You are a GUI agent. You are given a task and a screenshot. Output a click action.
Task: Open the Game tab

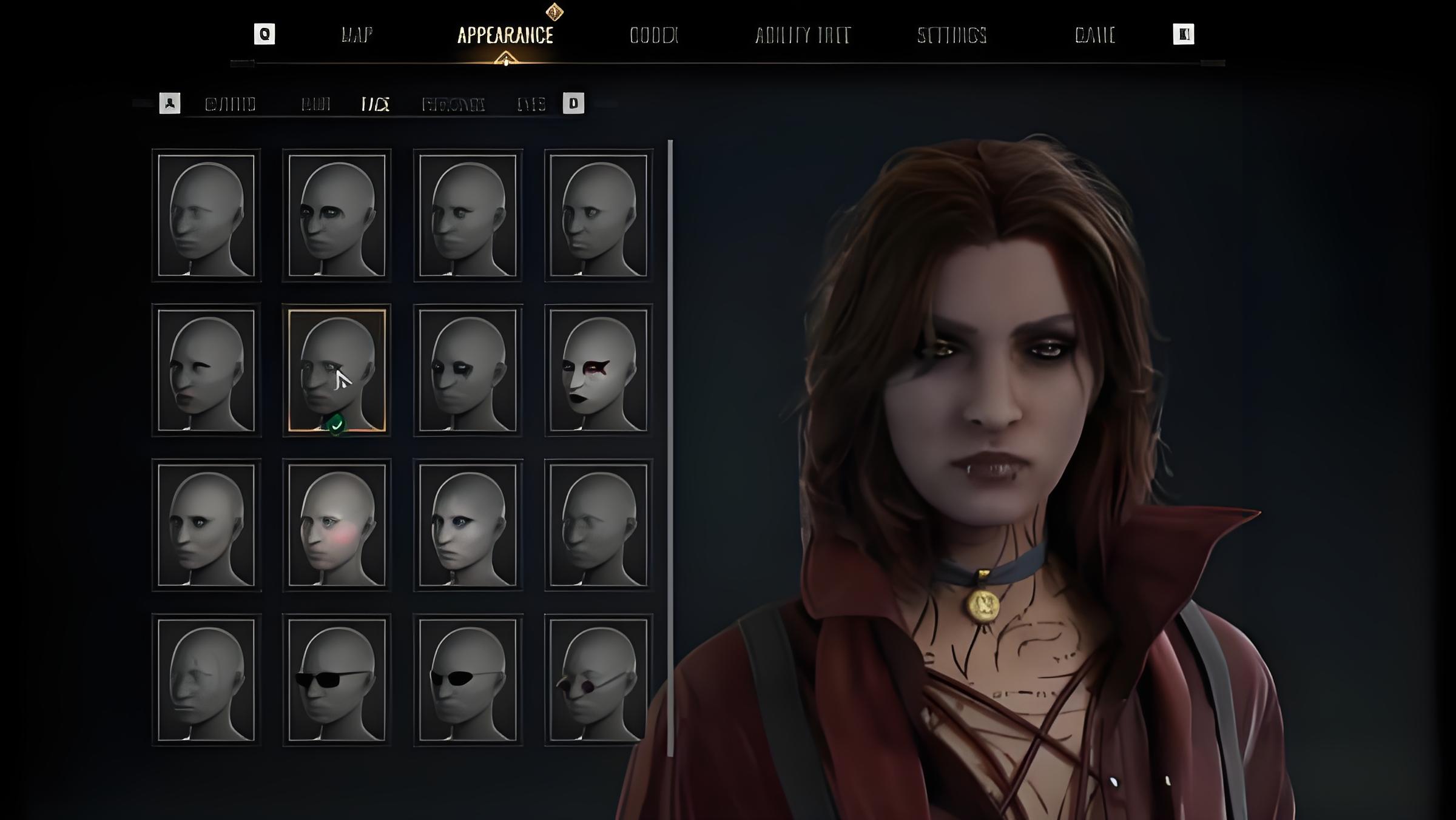(1094, 35)
